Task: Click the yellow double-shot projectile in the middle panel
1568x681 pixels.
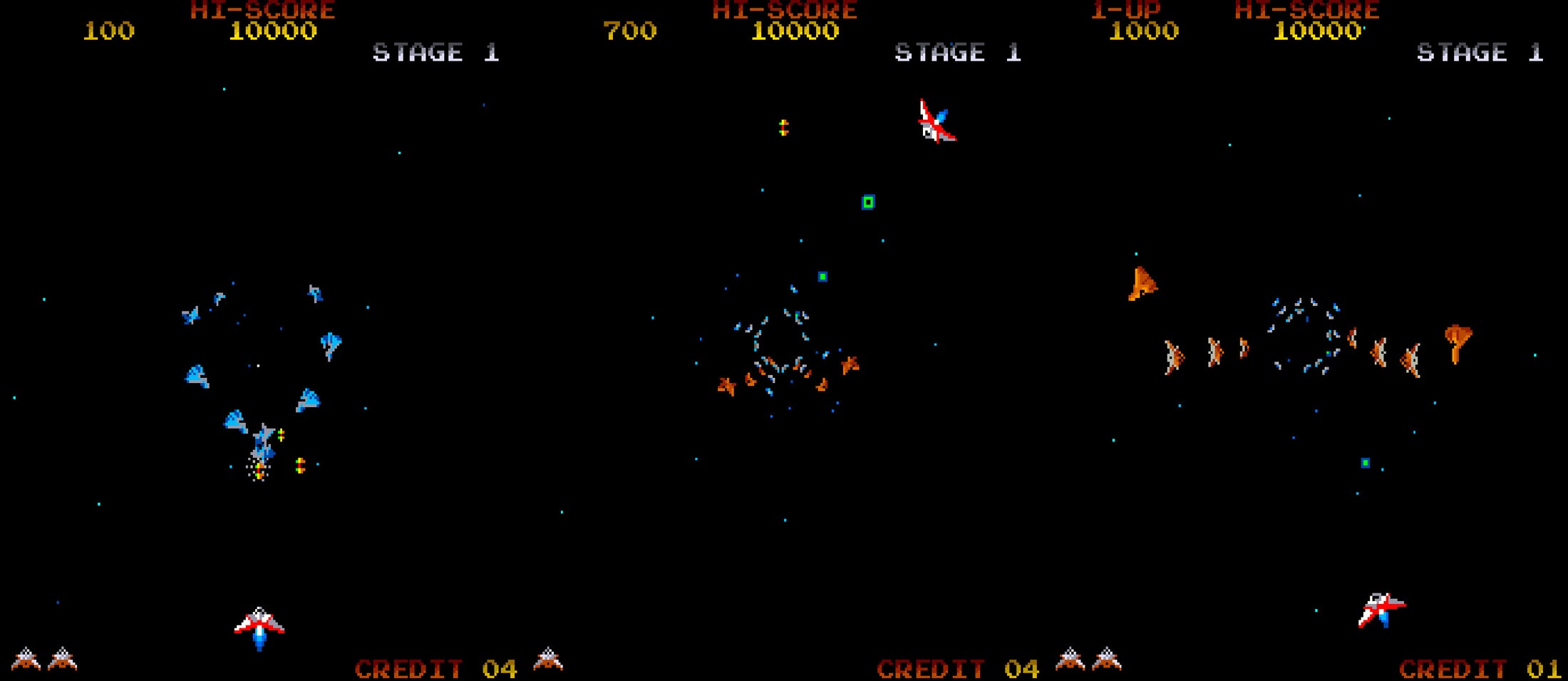Action: [x=784, y=128]
